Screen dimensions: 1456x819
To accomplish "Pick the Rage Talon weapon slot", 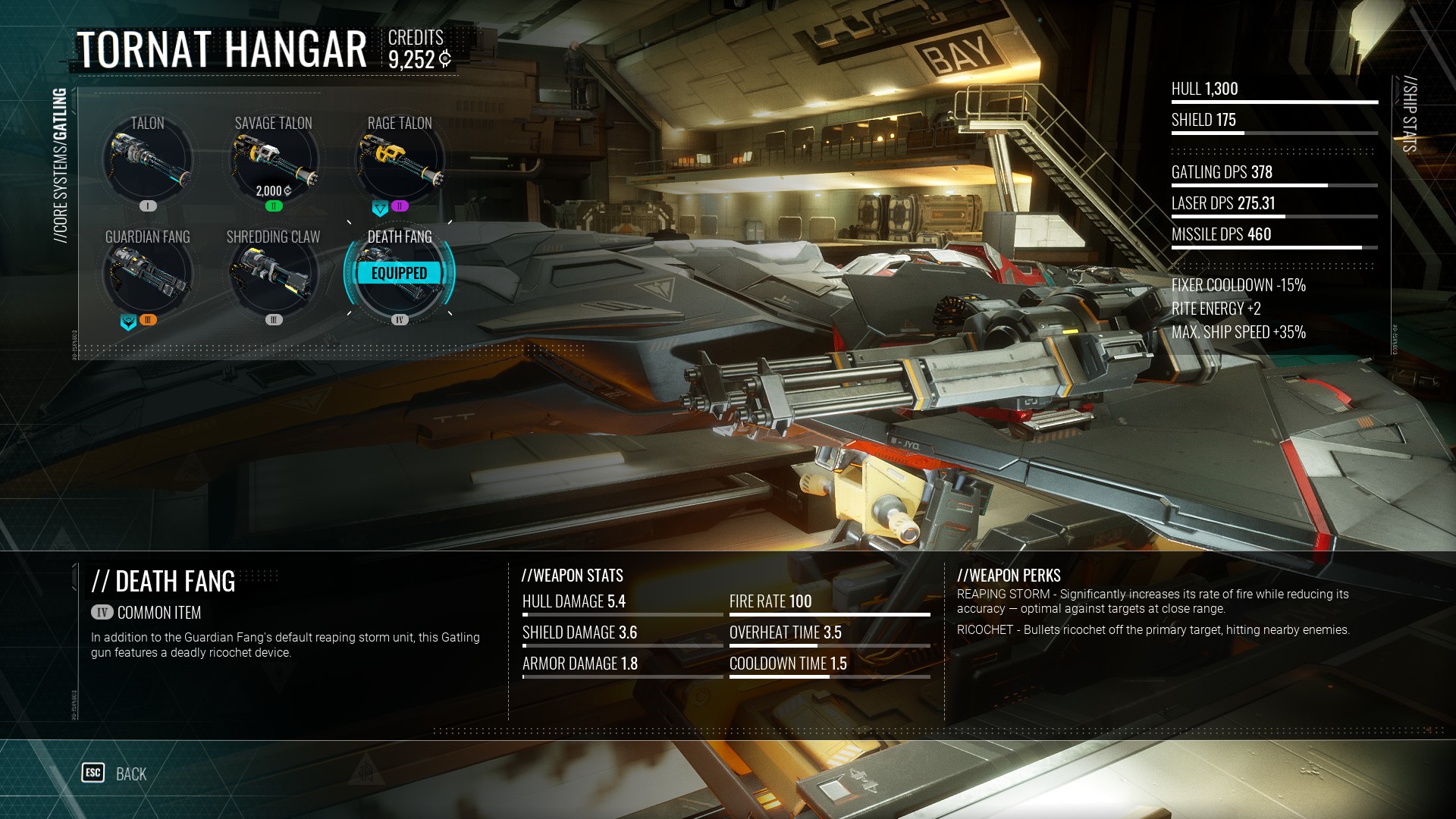I will click(x=400, y=161).
